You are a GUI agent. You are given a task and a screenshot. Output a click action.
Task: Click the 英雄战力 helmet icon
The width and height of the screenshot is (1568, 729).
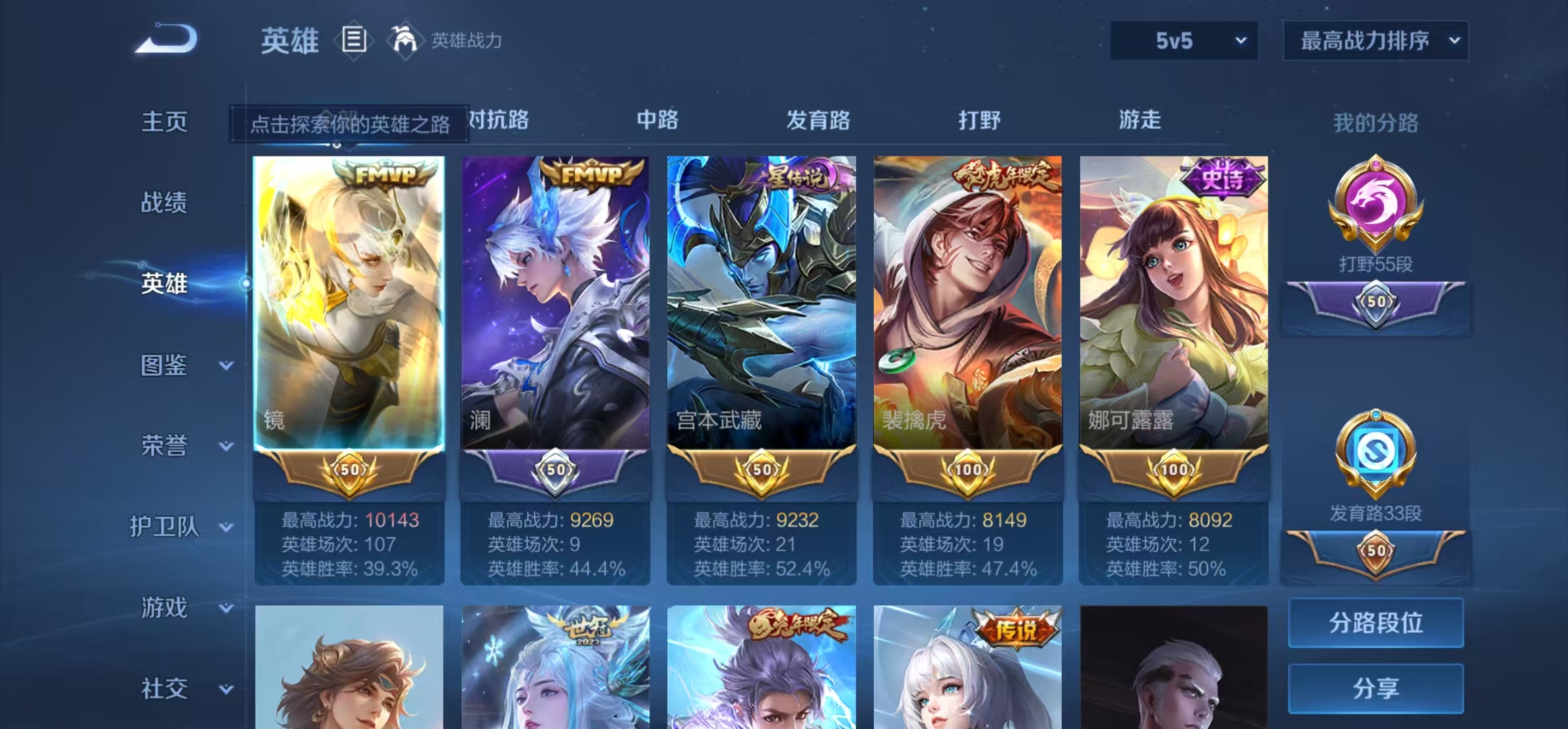tap(403, 40)
